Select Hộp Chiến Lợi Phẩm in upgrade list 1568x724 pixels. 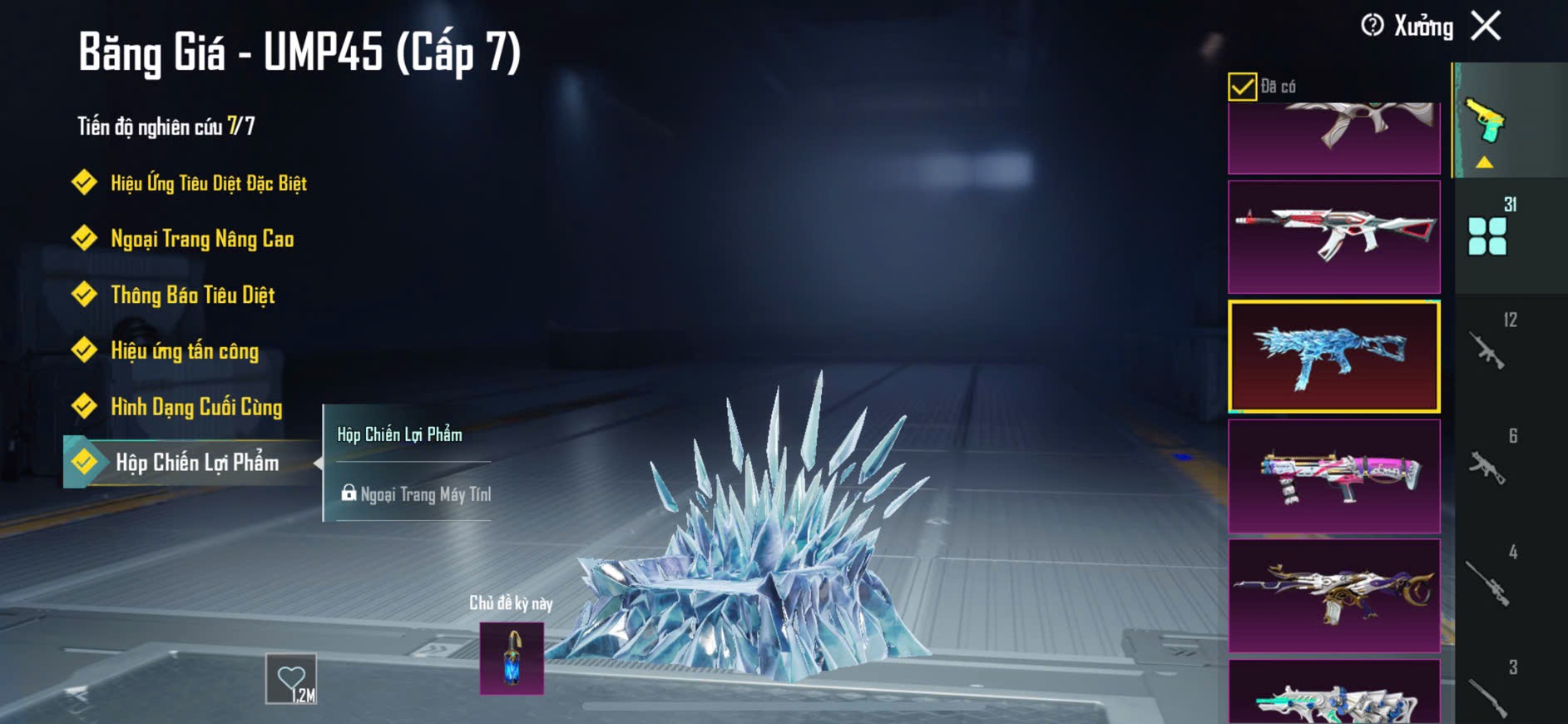pyautogui.click(x=196, y=462)
